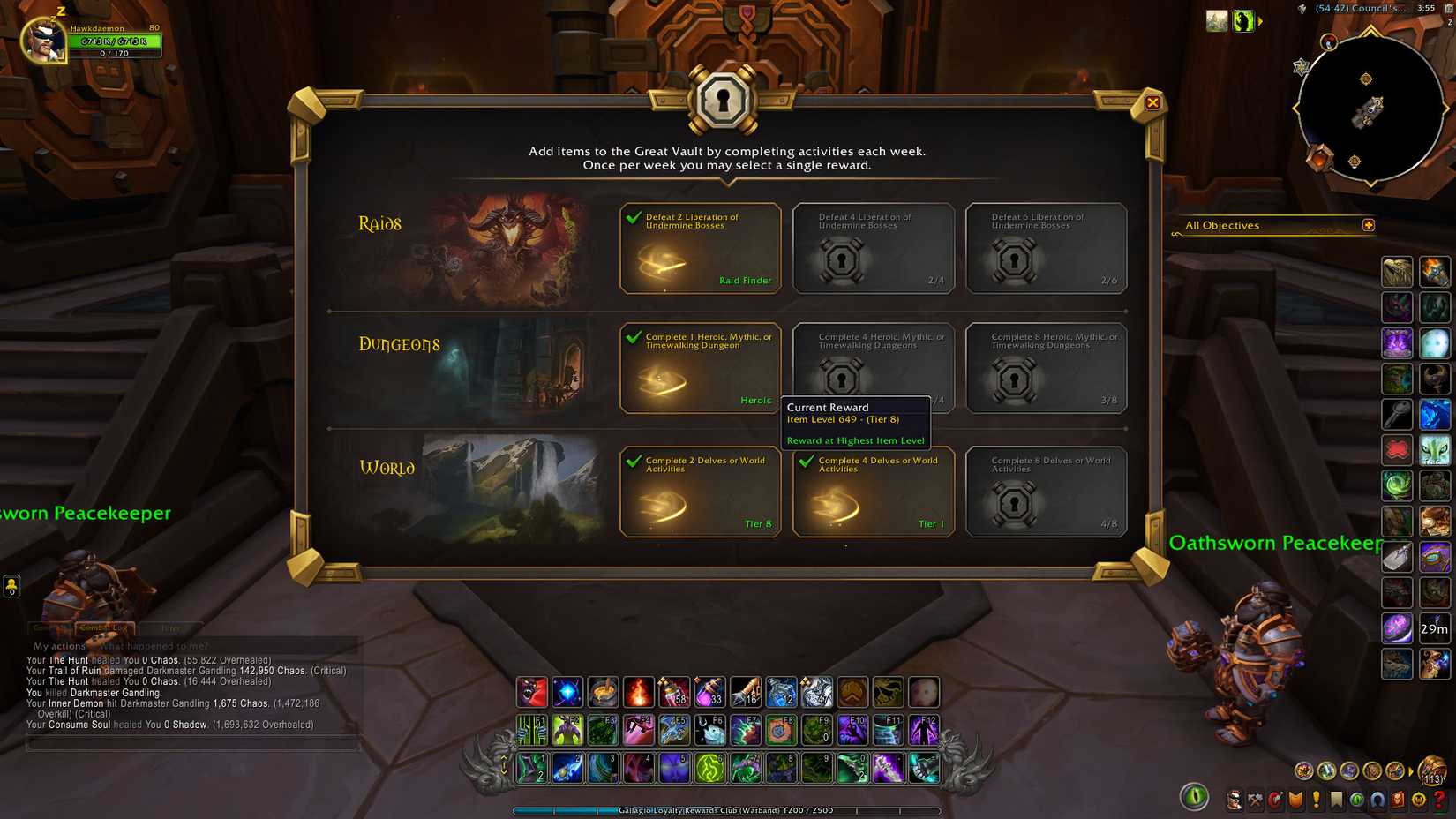Expand the All Objectives tracker

pos(1369,225)
